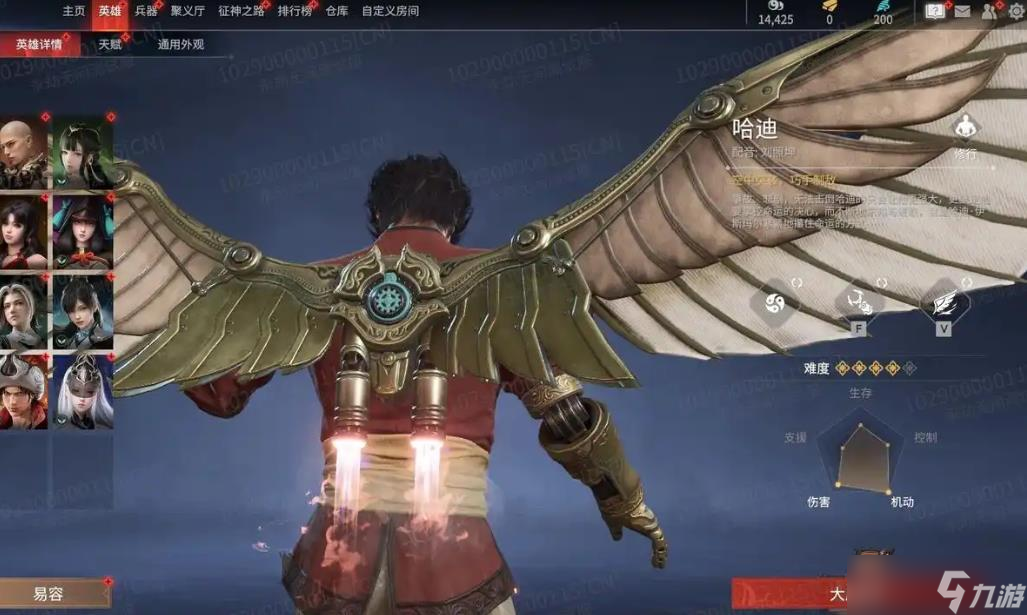Select the hero with the red hat

22,389
